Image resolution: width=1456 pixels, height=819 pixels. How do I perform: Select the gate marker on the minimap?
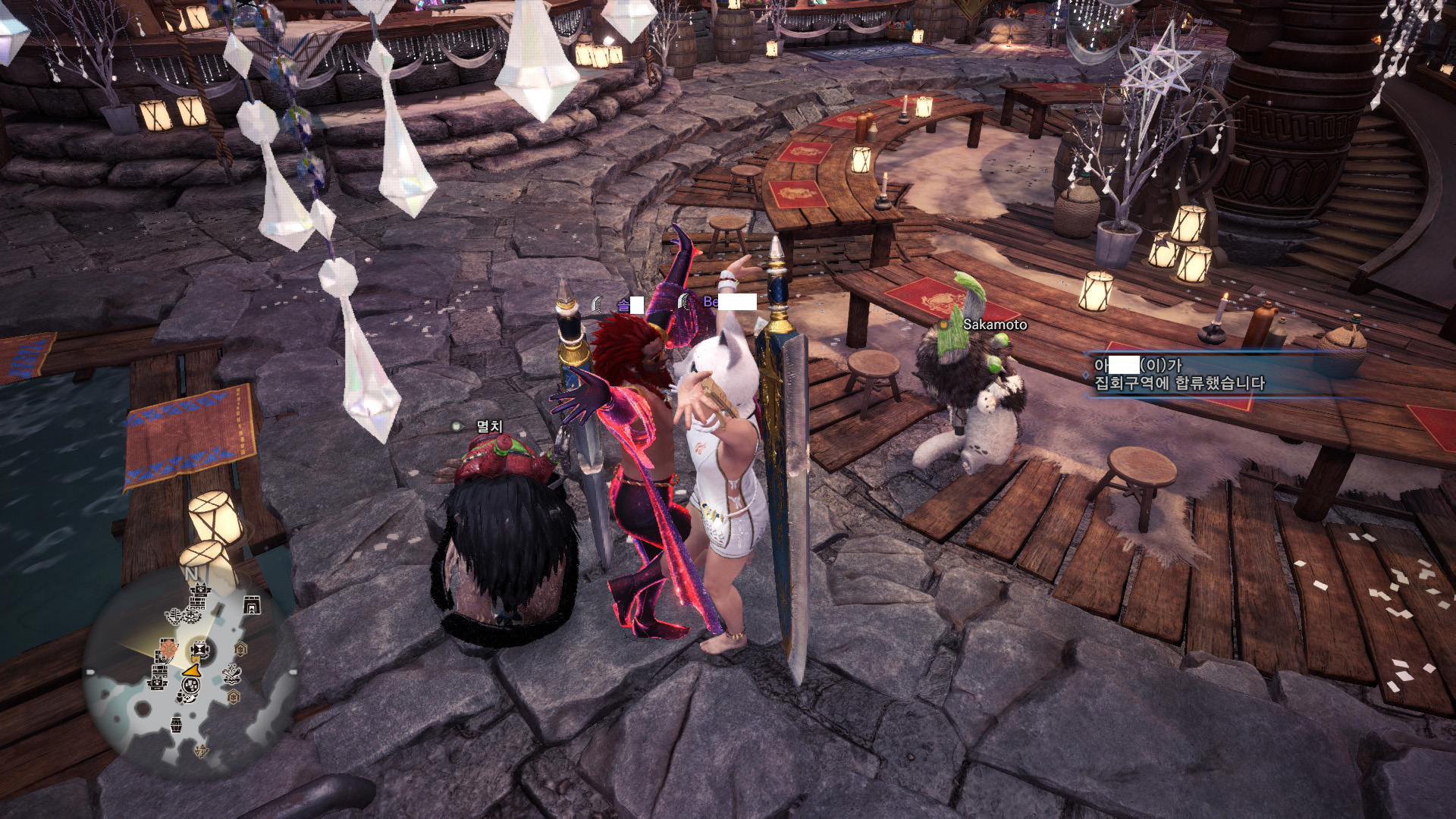251,604
